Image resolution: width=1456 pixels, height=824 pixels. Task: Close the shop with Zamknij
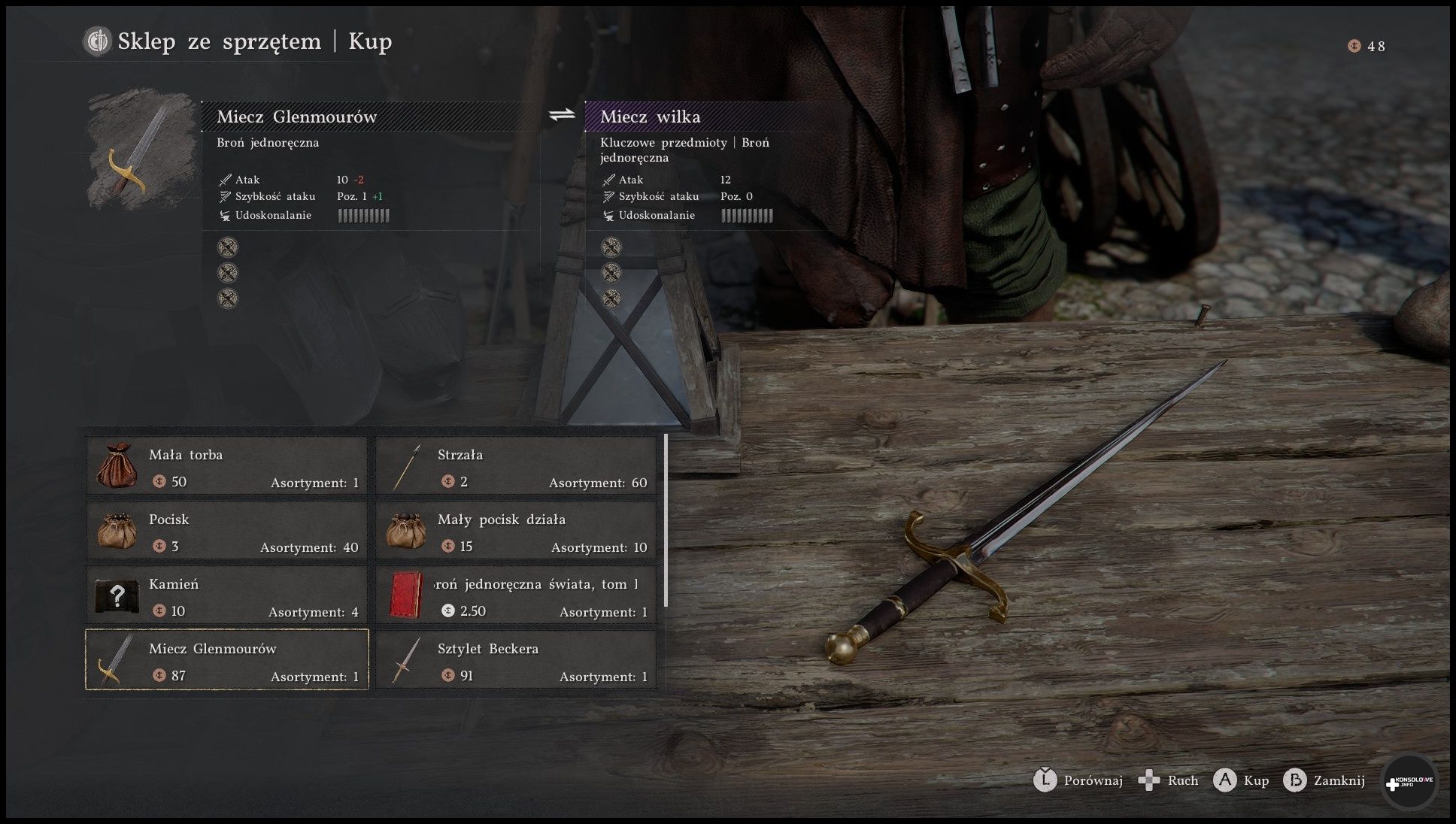click(x=1338, y=780)
